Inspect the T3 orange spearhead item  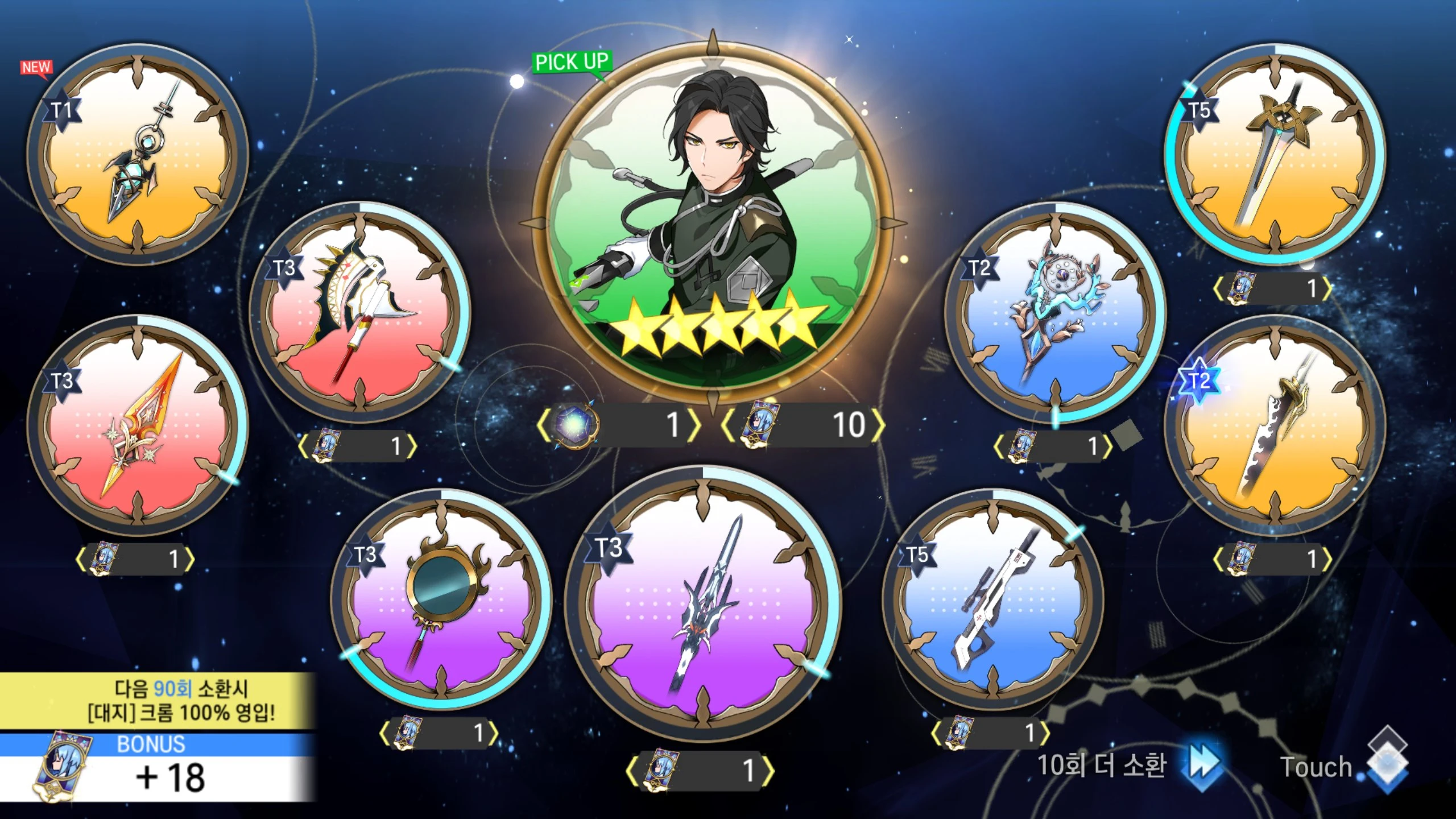point(138,425)
